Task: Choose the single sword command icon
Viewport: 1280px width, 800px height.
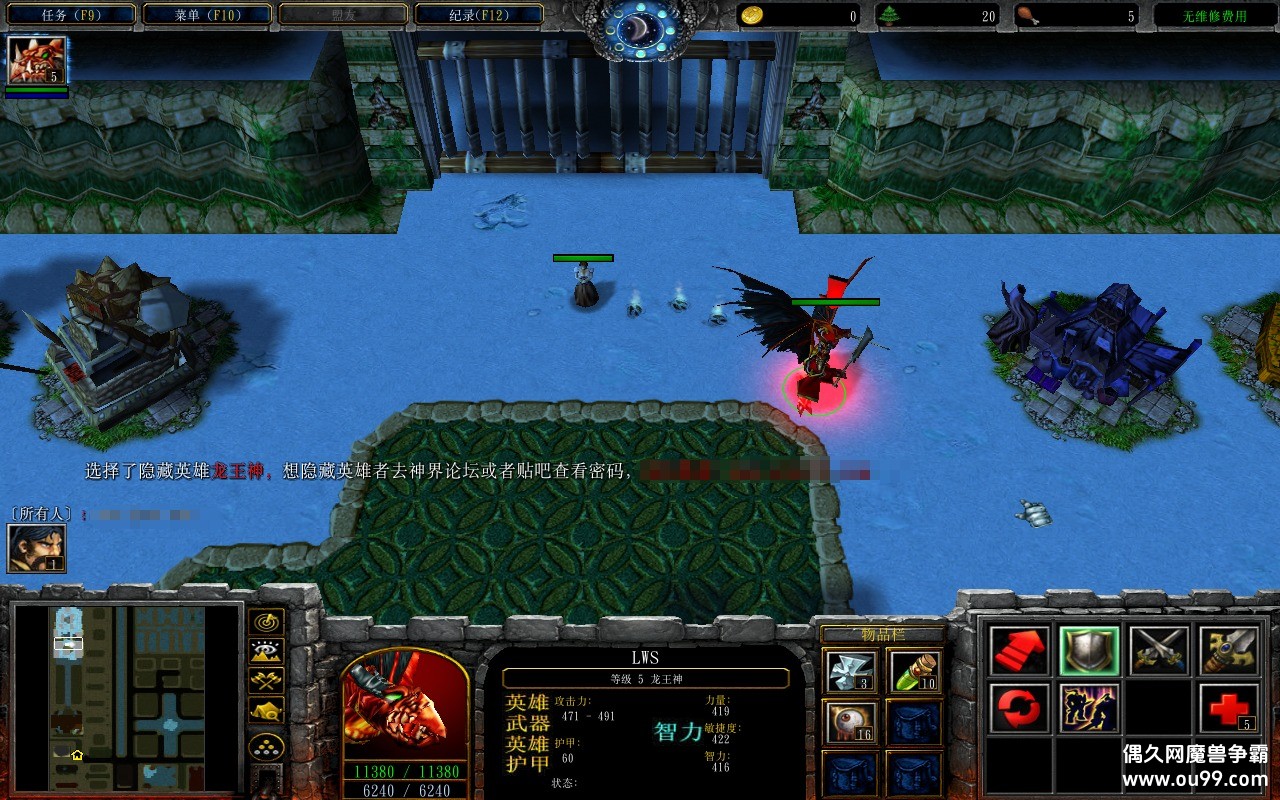Action: tap(1229, 651)
